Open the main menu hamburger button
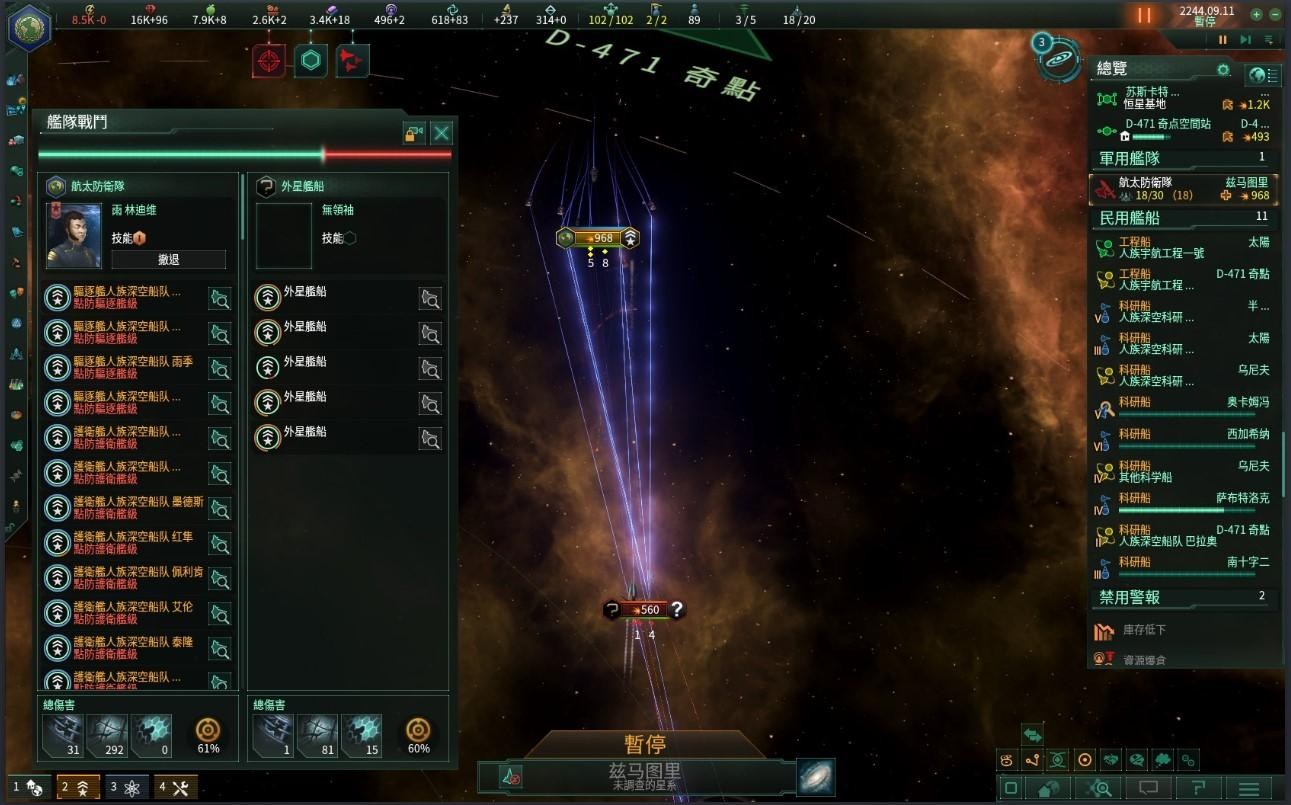Image resolution: width=1291 pixels, height=805 pixels. (1247, 789)
